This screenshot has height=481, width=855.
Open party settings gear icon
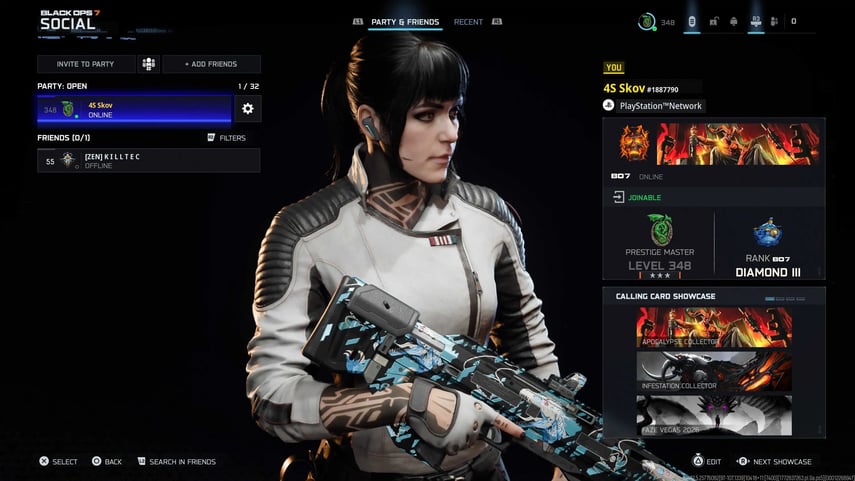247,109
